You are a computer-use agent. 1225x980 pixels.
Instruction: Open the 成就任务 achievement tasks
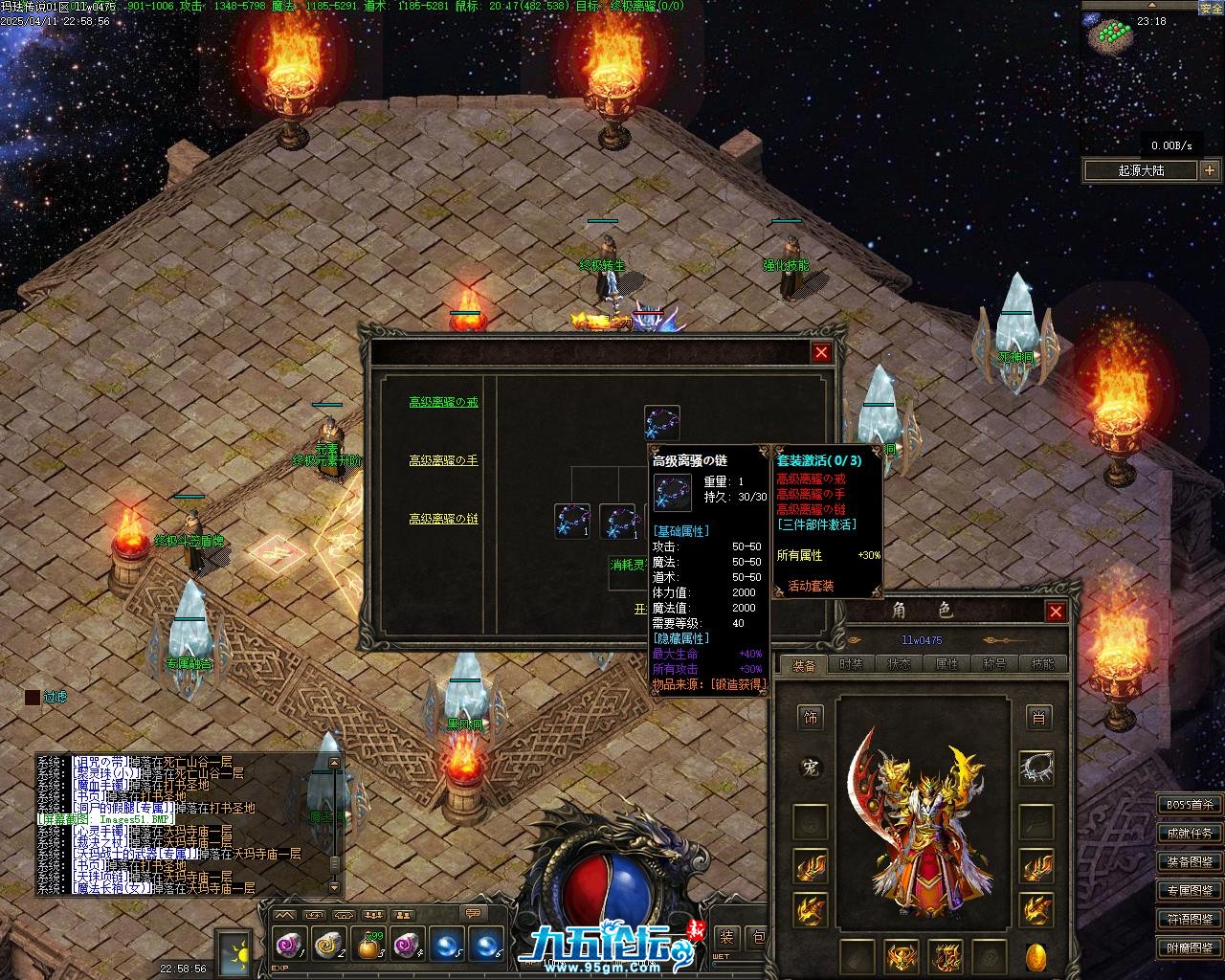pos(1190,834)
